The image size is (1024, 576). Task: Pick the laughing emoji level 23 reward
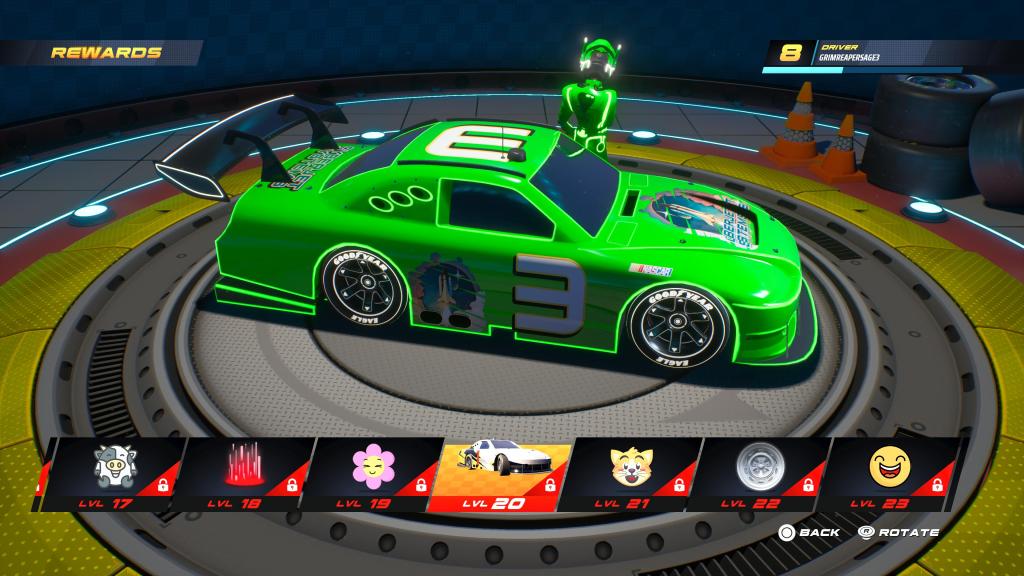click(887, 472)
